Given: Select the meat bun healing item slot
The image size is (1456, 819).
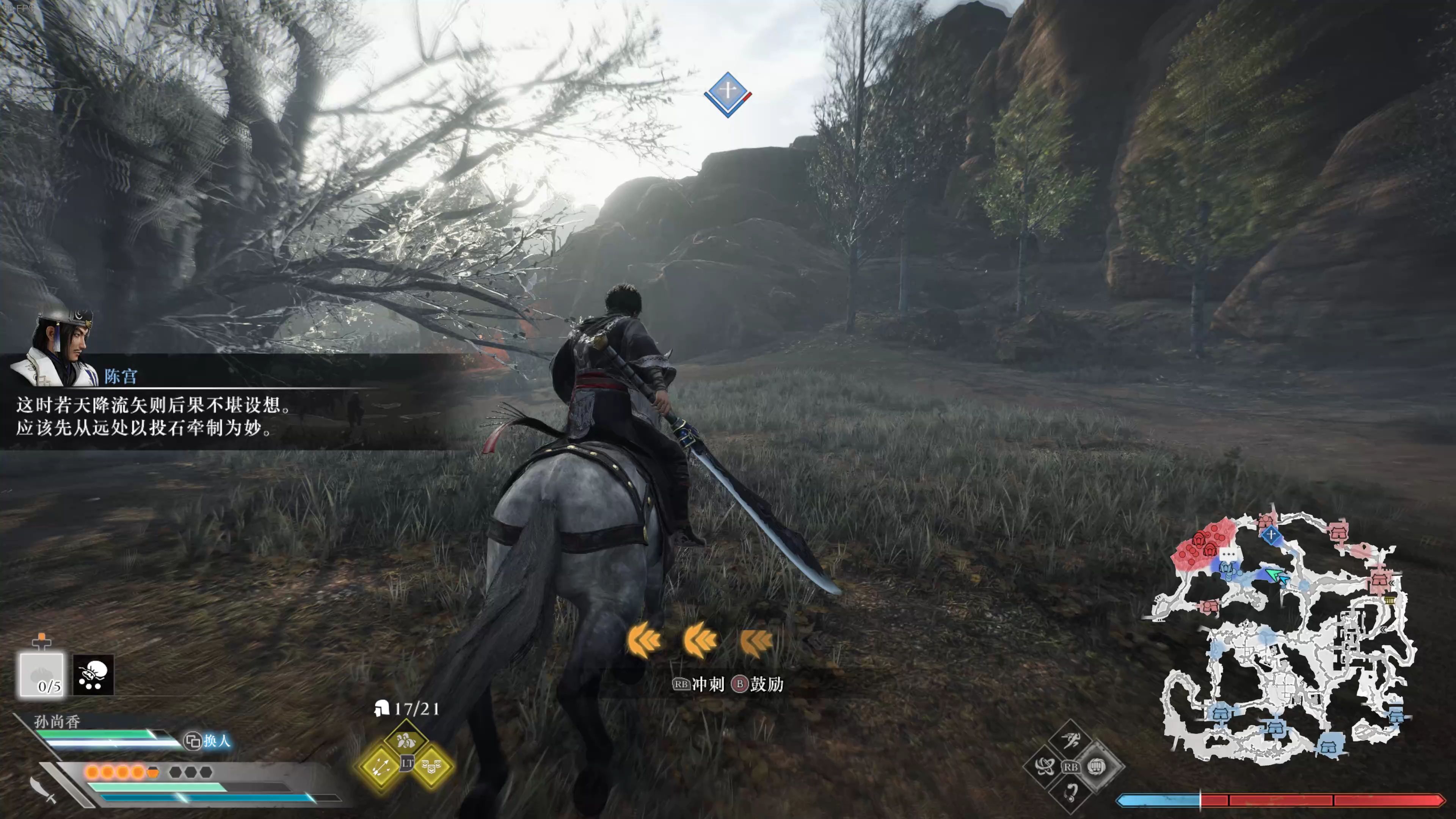Looking at the screenshot, I should click(x=41, y=674).
